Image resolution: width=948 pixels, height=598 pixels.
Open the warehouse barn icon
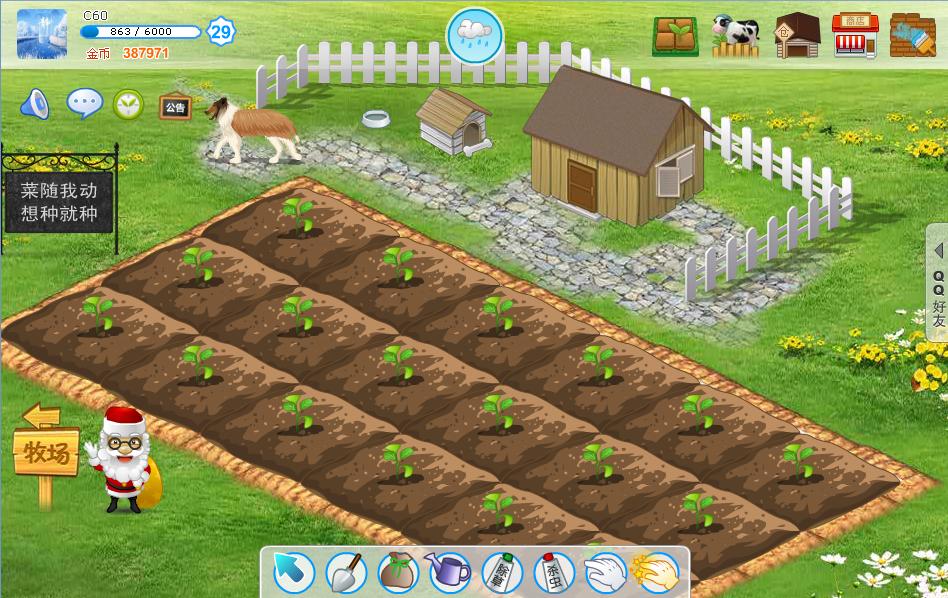coord(797,36)
